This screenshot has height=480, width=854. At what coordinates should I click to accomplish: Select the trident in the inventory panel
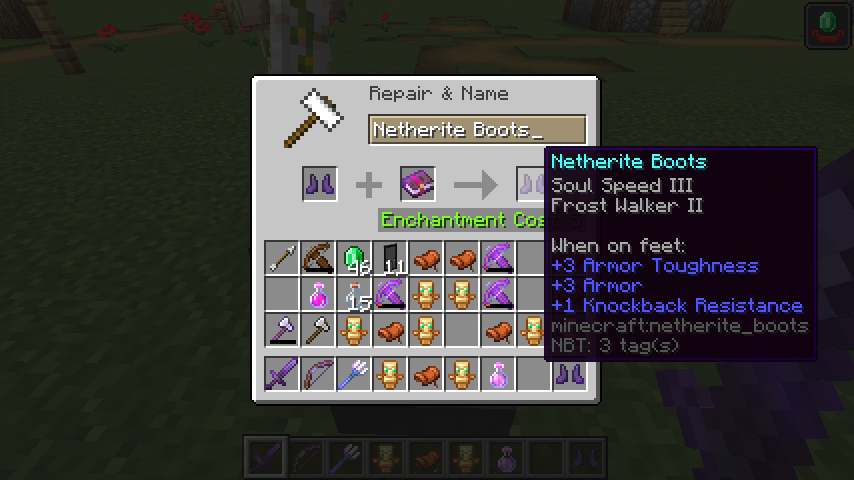(x=354, y=375)
